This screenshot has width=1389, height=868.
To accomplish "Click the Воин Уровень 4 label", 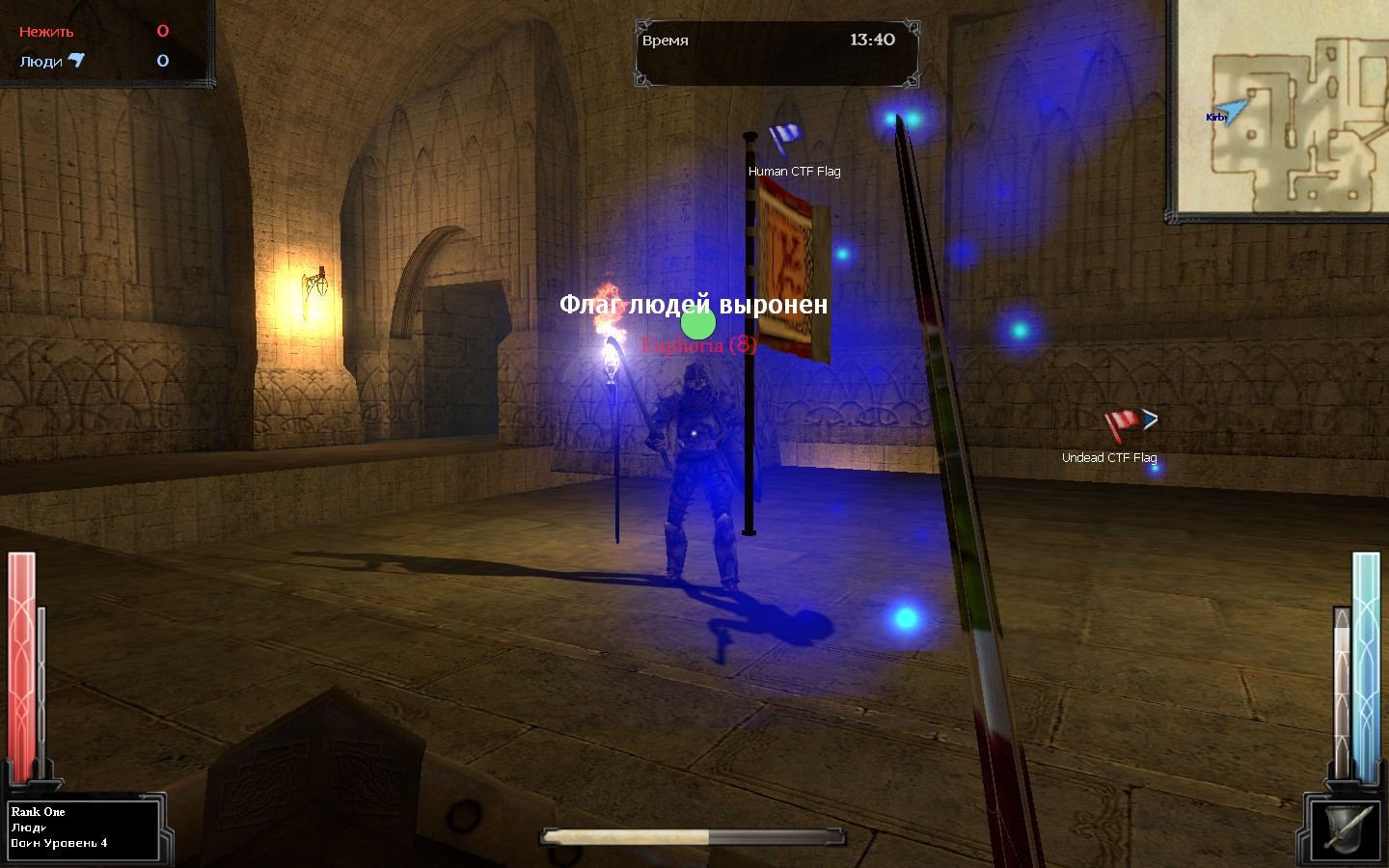I will 58,842.
